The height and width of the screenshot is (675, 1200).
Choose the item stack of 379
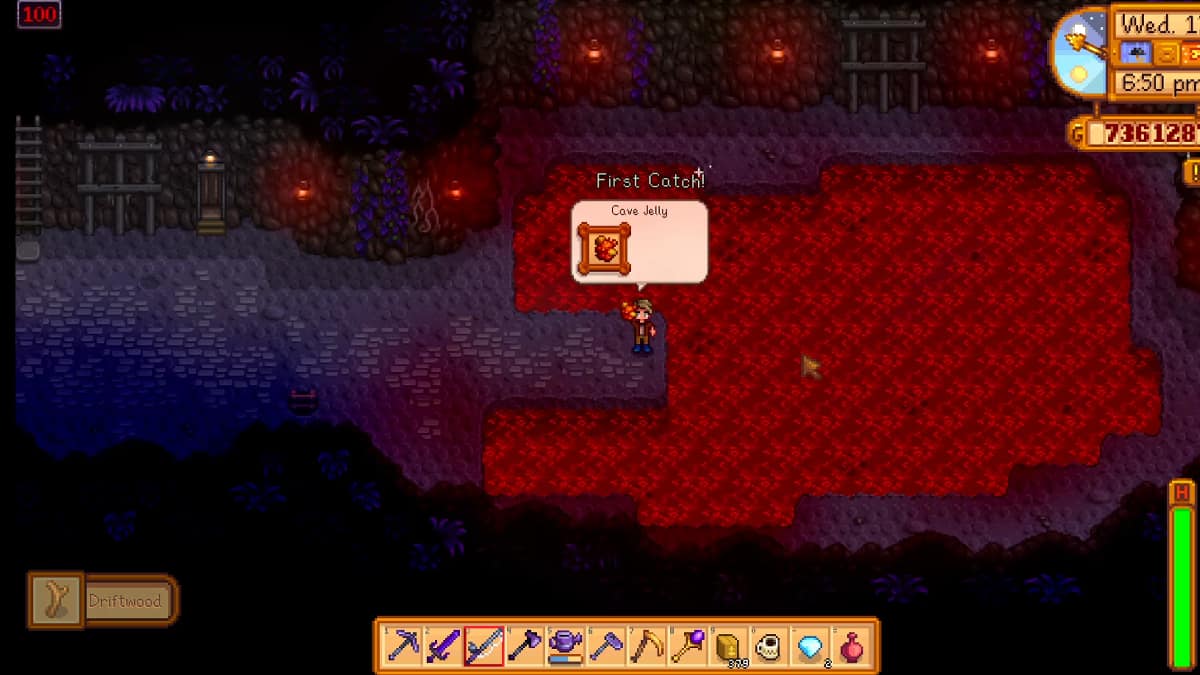click(x=729, y=646)
